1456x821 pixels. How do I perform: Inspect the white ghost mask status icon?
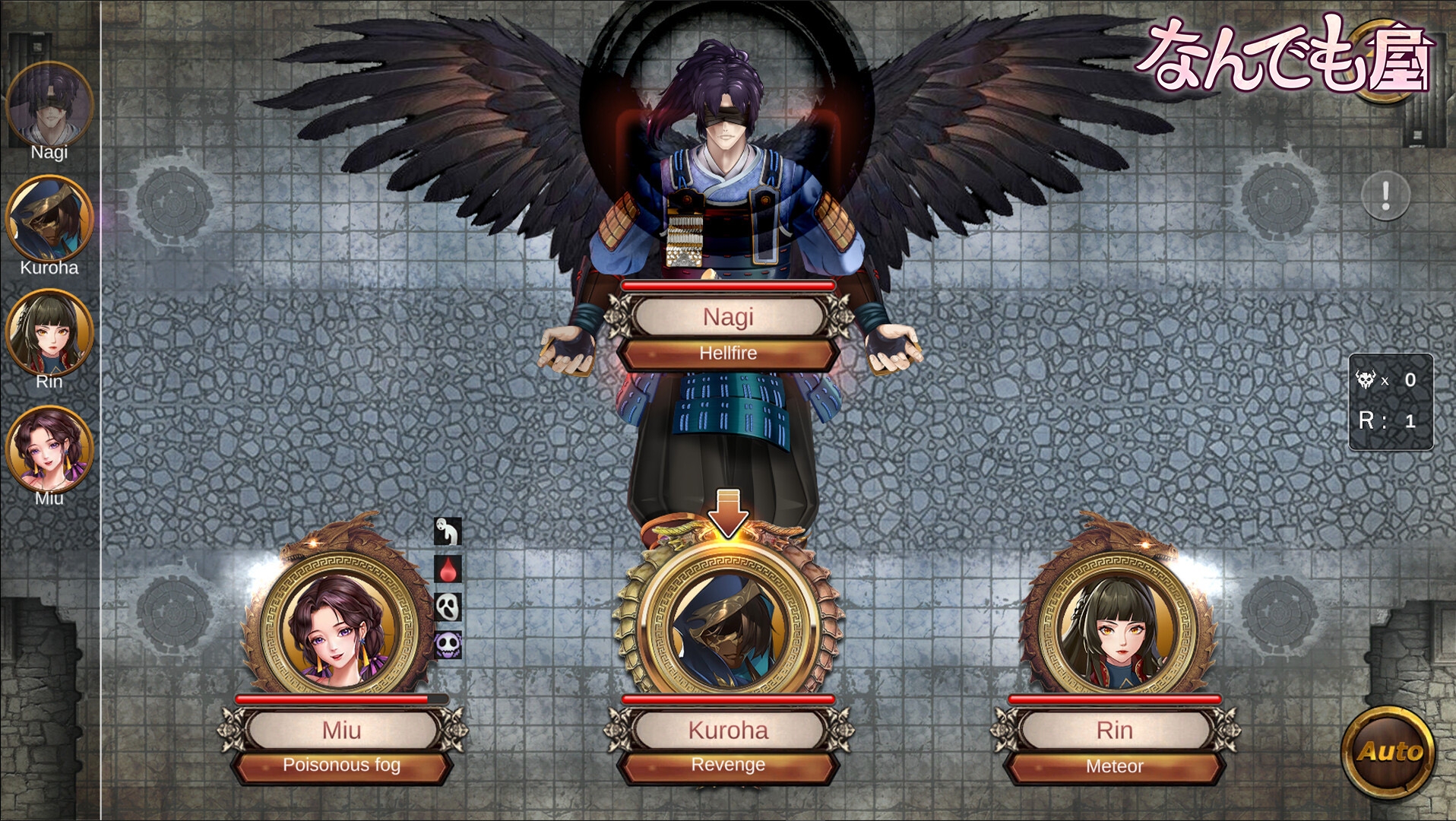[x=448, y=607]
